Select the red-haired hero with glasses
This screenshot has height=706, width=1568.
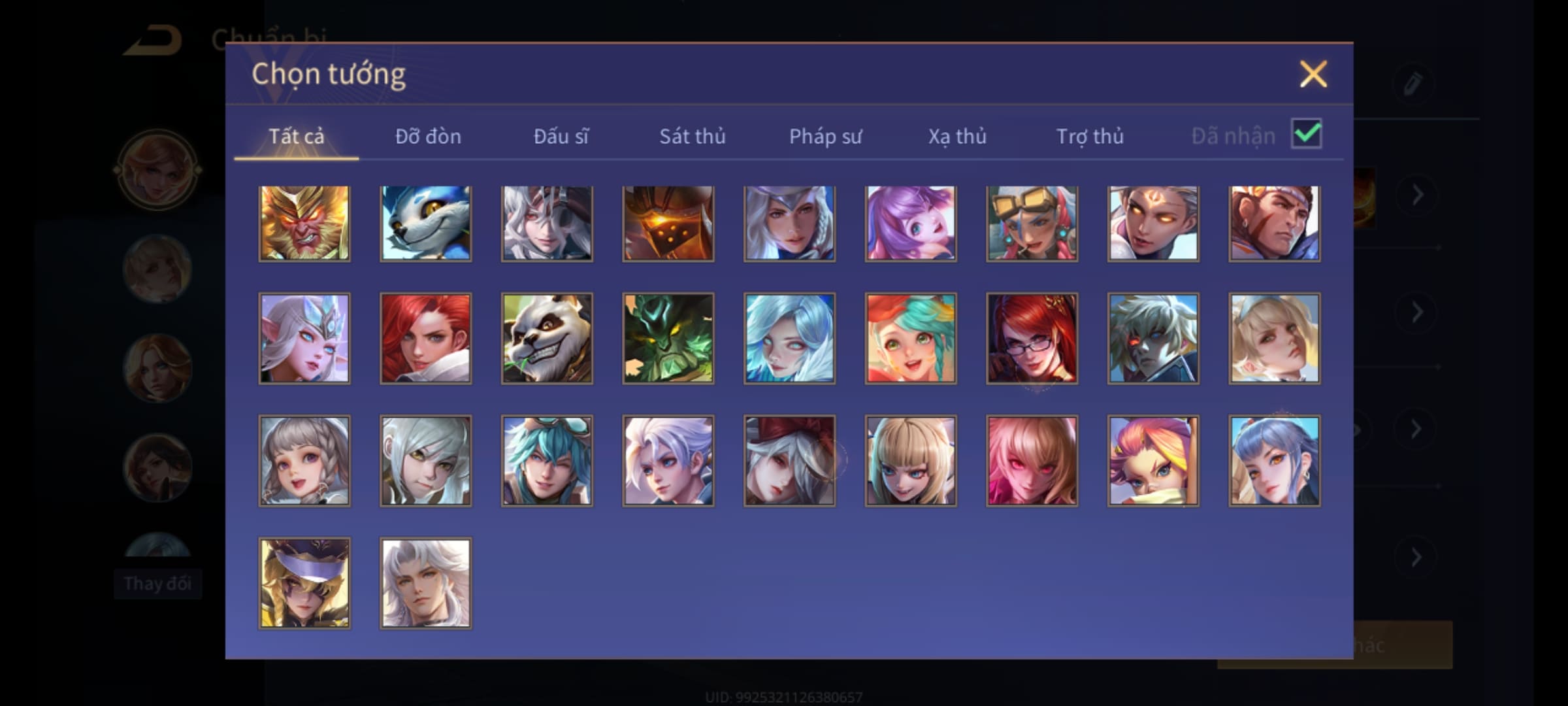pyautogui.click(x=1032, y=338)
